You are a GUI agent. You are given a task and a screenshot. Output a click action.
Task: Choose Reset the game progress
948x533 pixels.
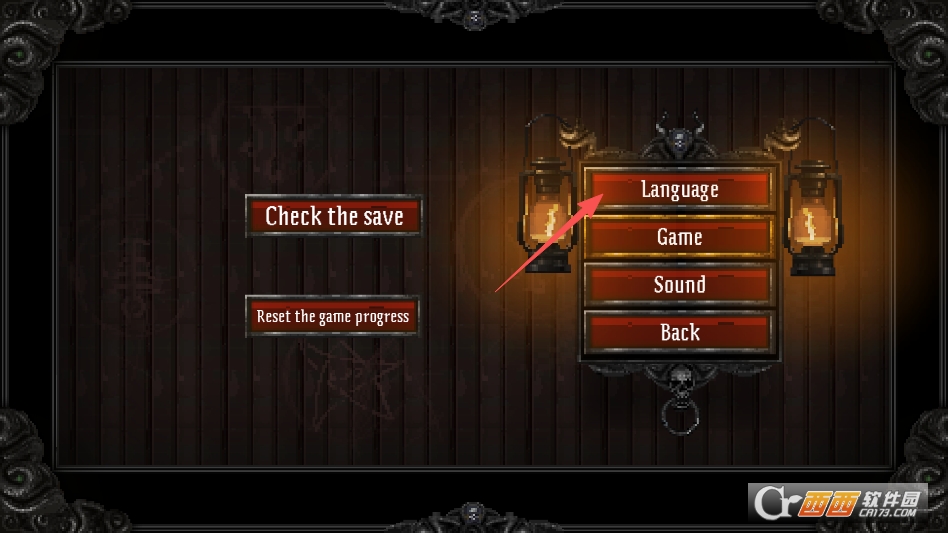pyautogui.click(x=333, y=316)
